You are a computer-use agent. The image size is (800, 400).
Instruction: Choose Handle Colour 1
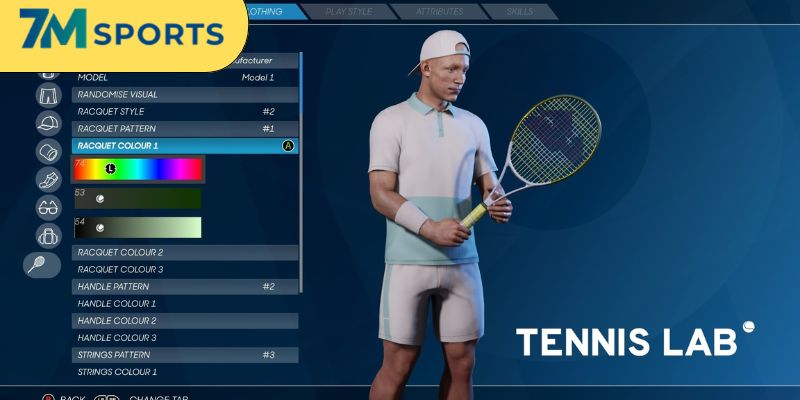tap(185, 304)
